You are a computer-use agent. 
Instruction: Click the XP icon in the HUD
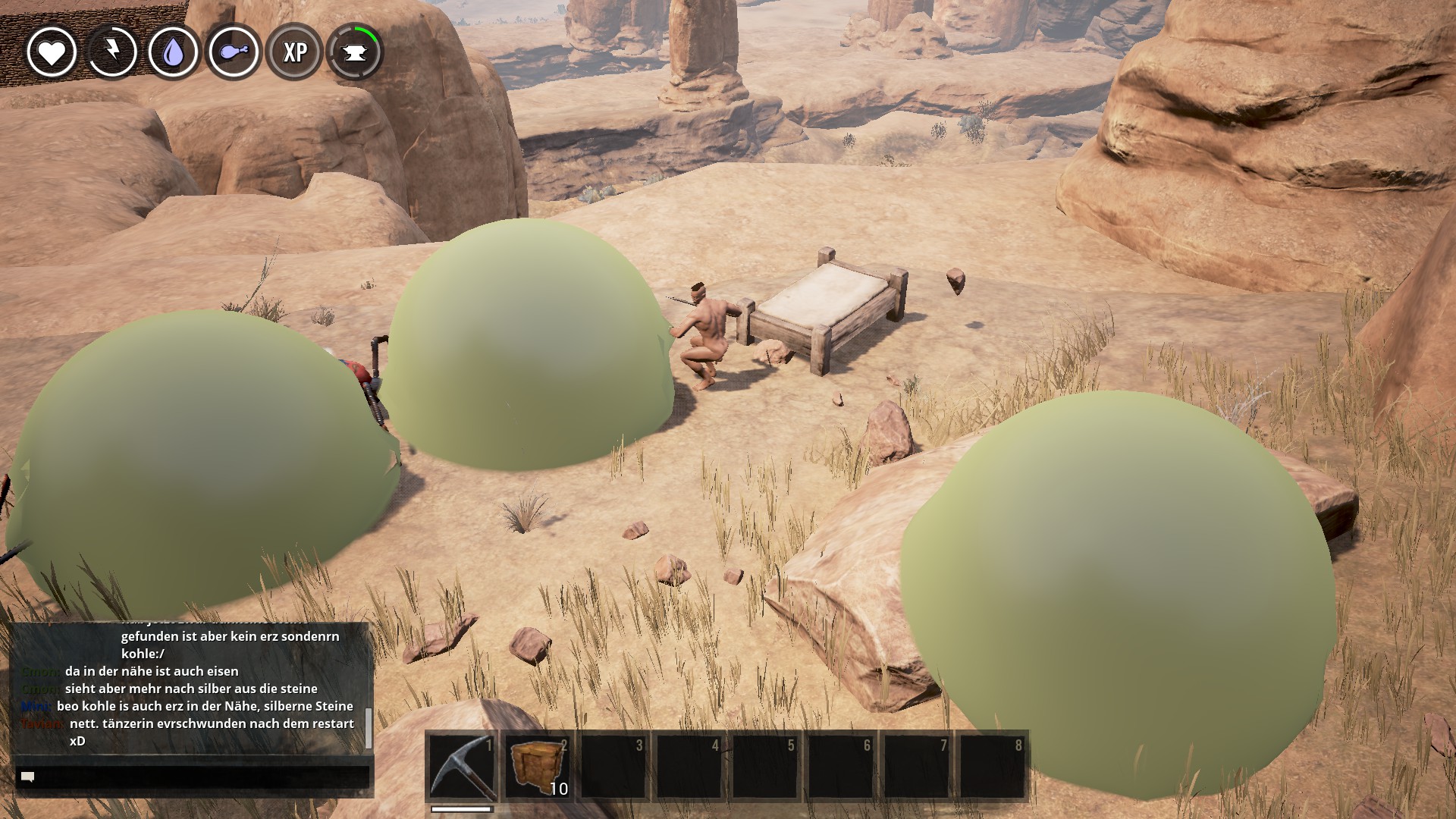point(294,52)
